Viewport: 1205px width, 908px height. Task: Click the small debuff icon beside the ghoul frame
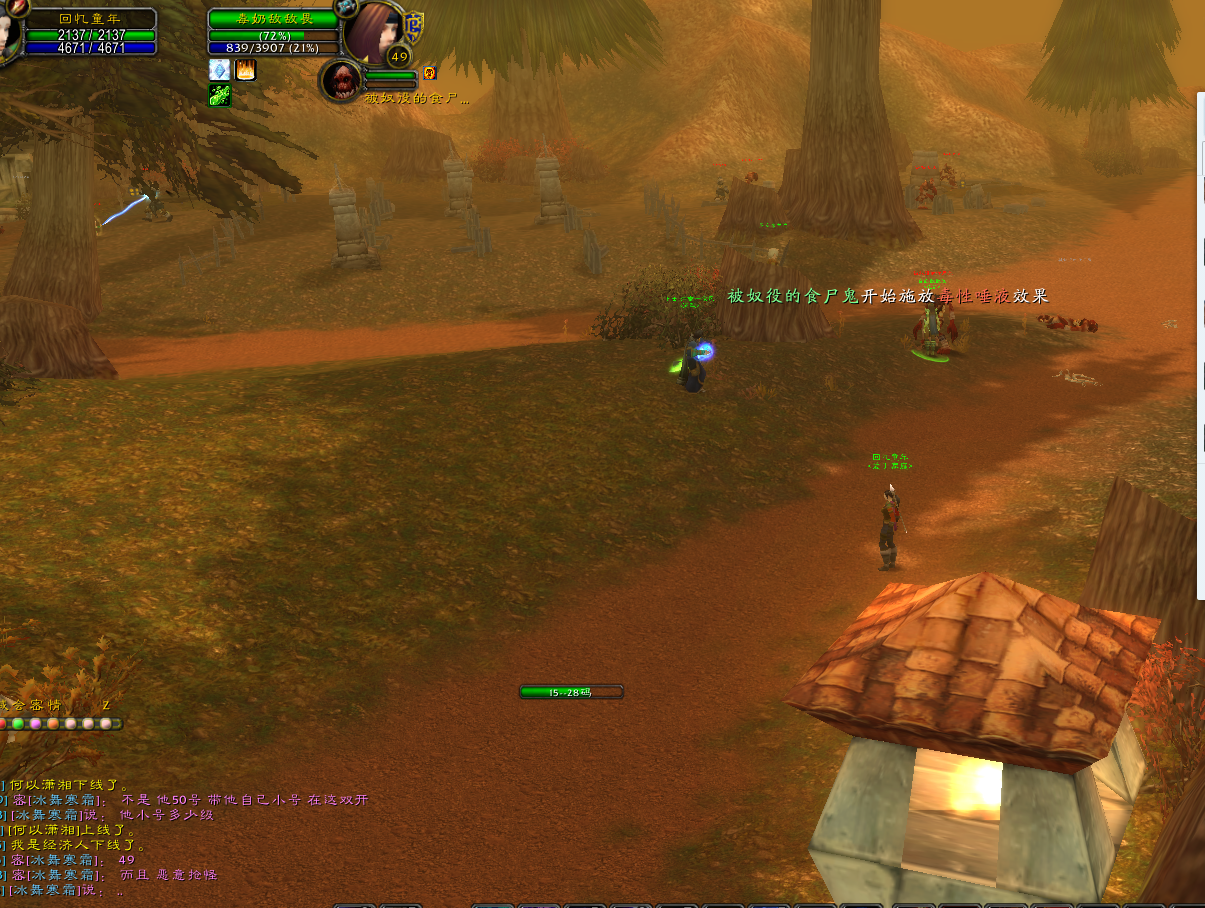pyautogui.click(x=430, y=72)
